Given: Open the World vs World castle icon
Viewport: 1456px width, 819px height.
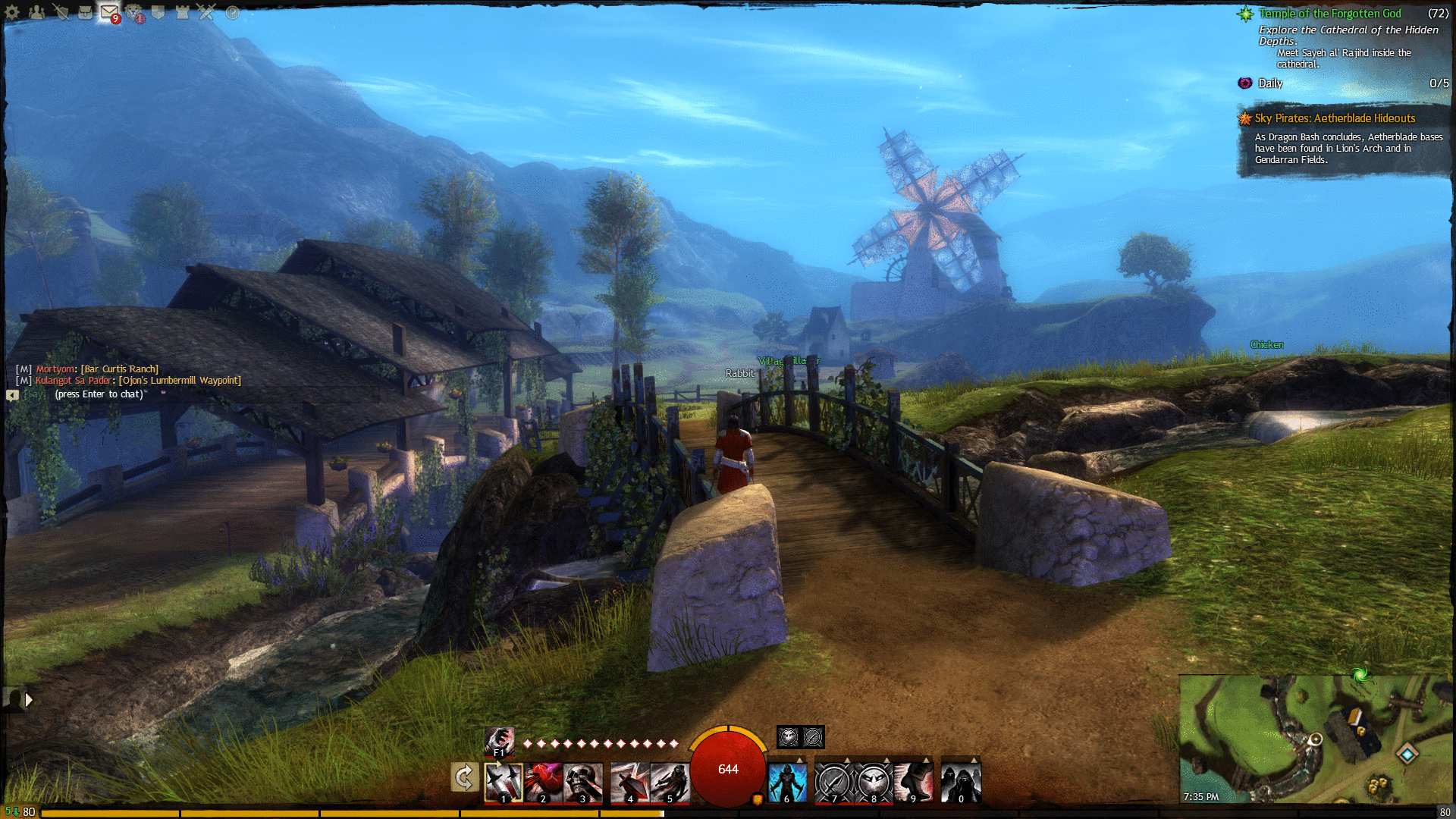Looking at the screenshot, I should tap(182, 12).
